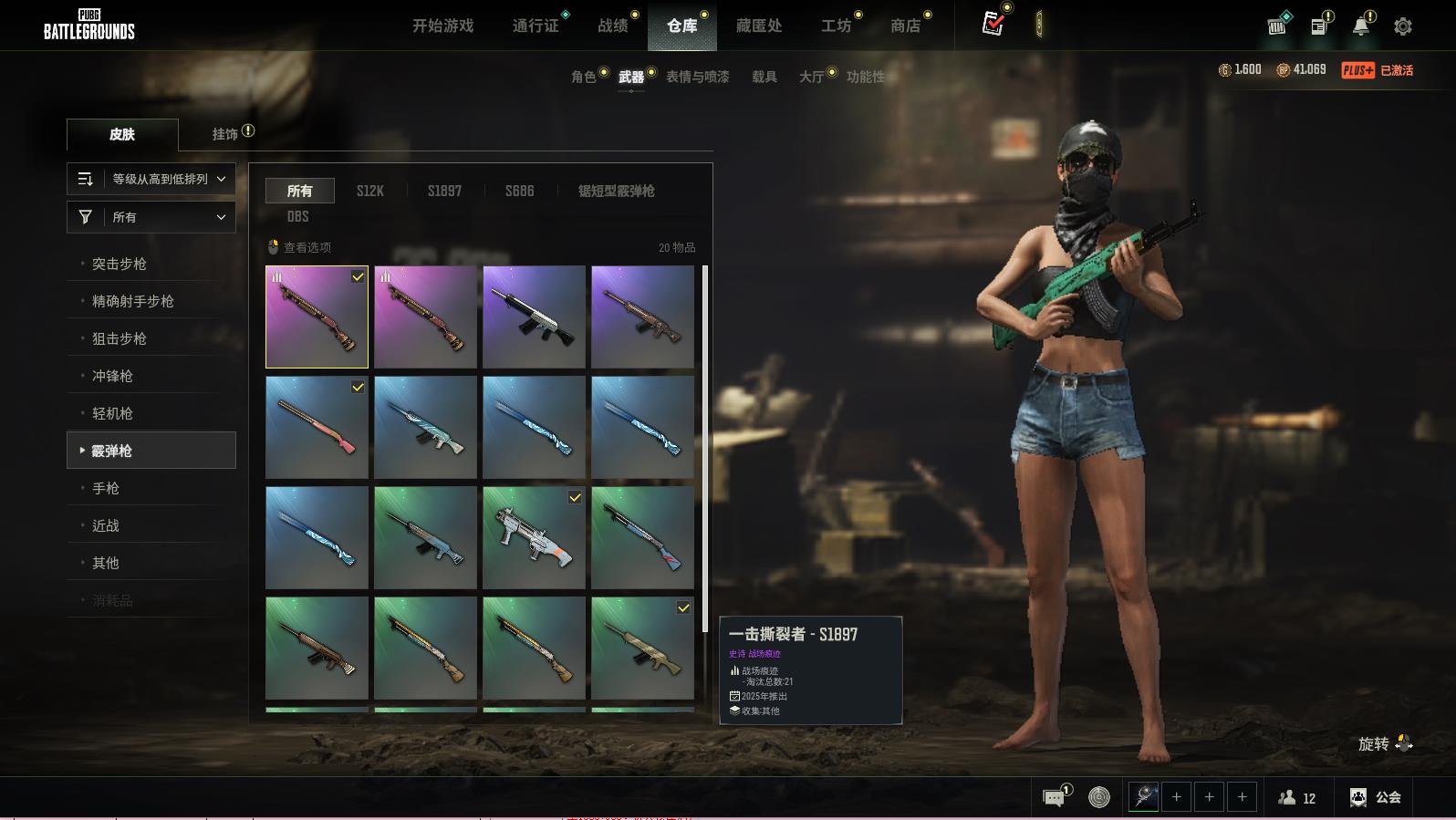Select the 狙击步枪 sniper rifle category
Screen dimensions: 1456x820
[120, 338]
